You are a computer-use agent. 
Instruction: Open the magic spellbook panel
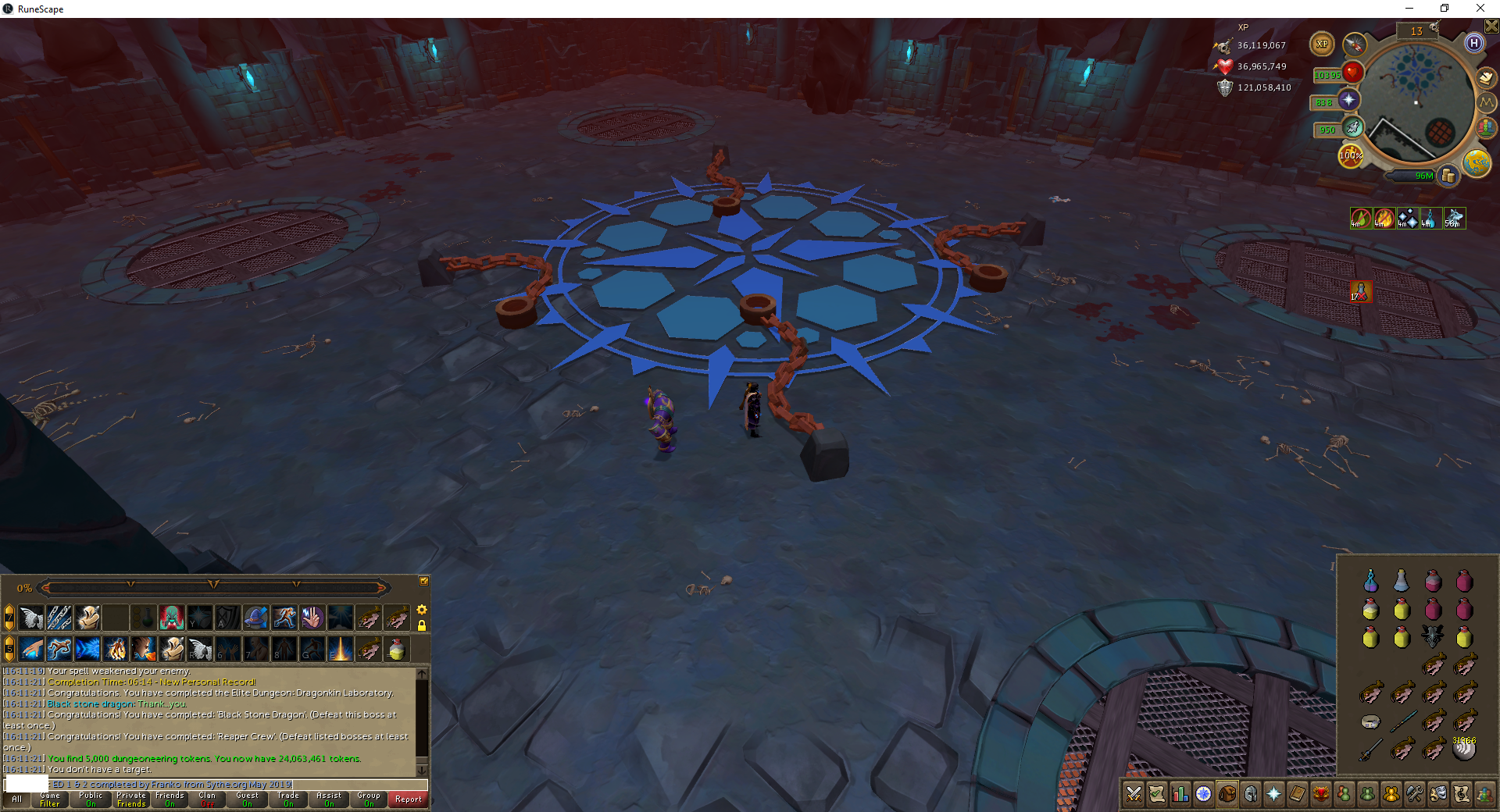tap(1298, 795)
